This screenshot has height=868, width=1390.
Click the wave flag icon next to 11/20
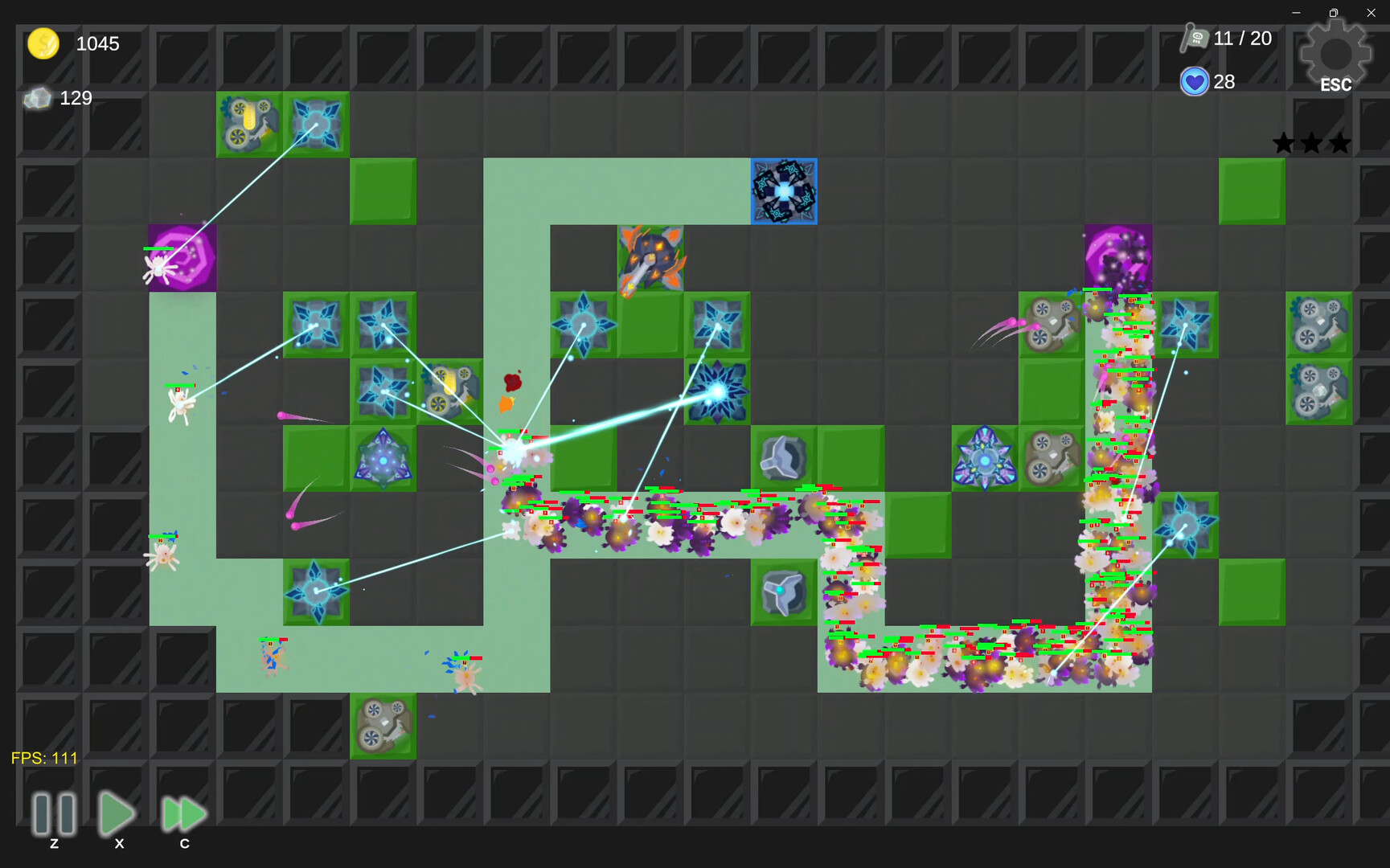(1195, 38)
